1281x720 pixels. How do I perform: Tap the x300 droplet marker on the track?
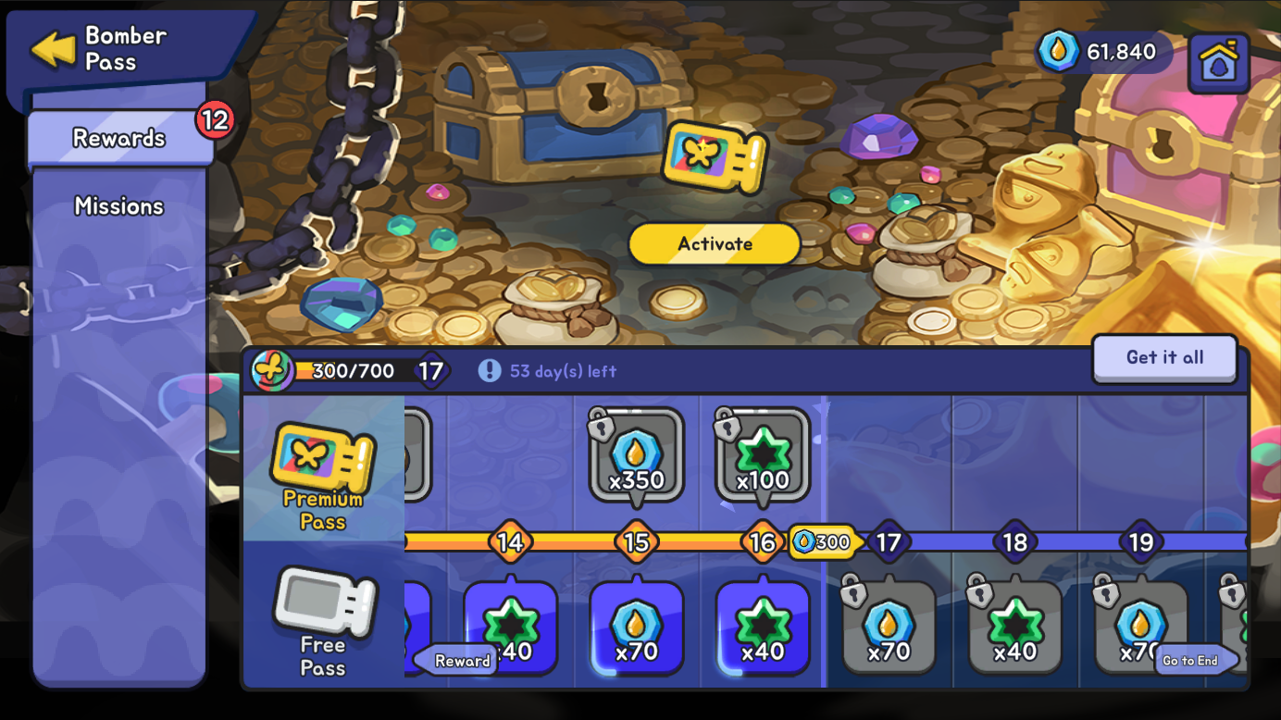coord(822,541)
